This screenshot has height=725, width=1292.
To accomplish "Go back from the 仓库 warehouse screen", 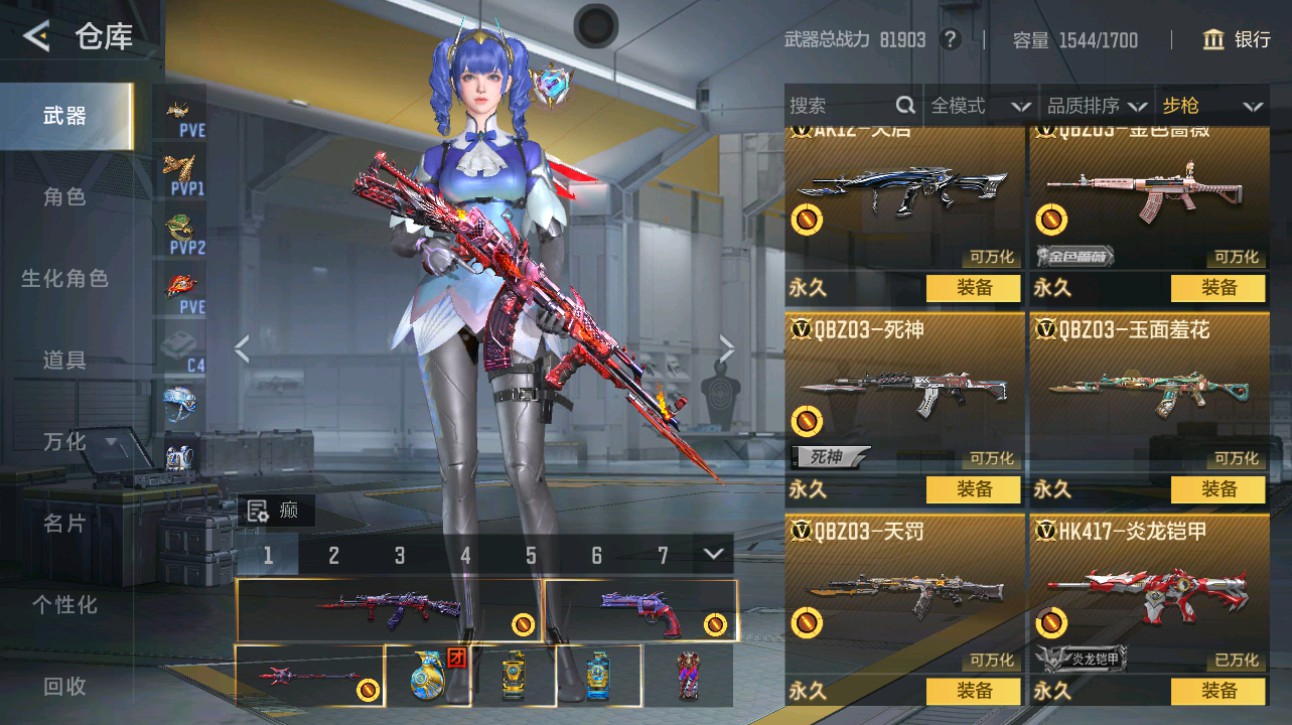I will [37, 37].
